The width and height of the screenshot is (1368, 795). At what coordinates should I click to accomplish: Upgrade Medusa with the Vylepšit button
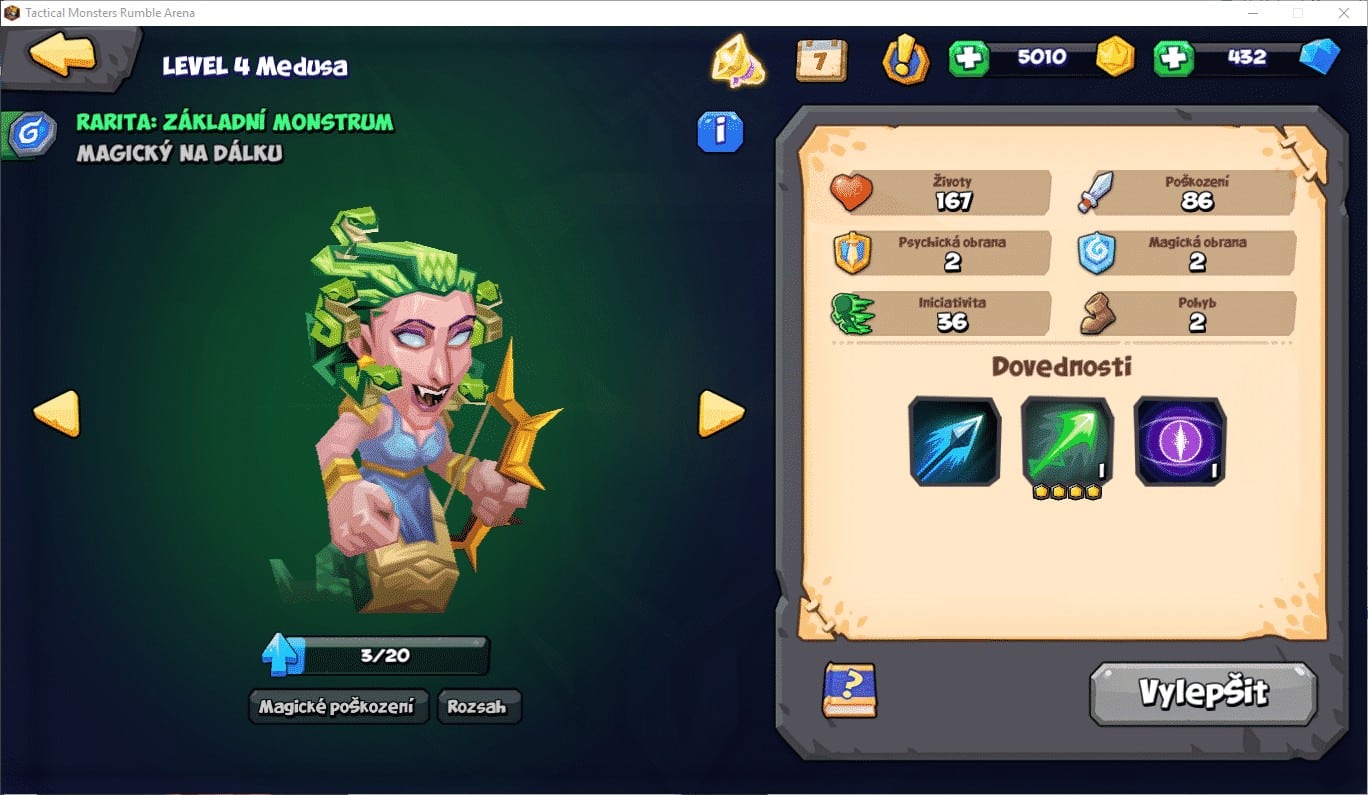[x=1203, y=692]
